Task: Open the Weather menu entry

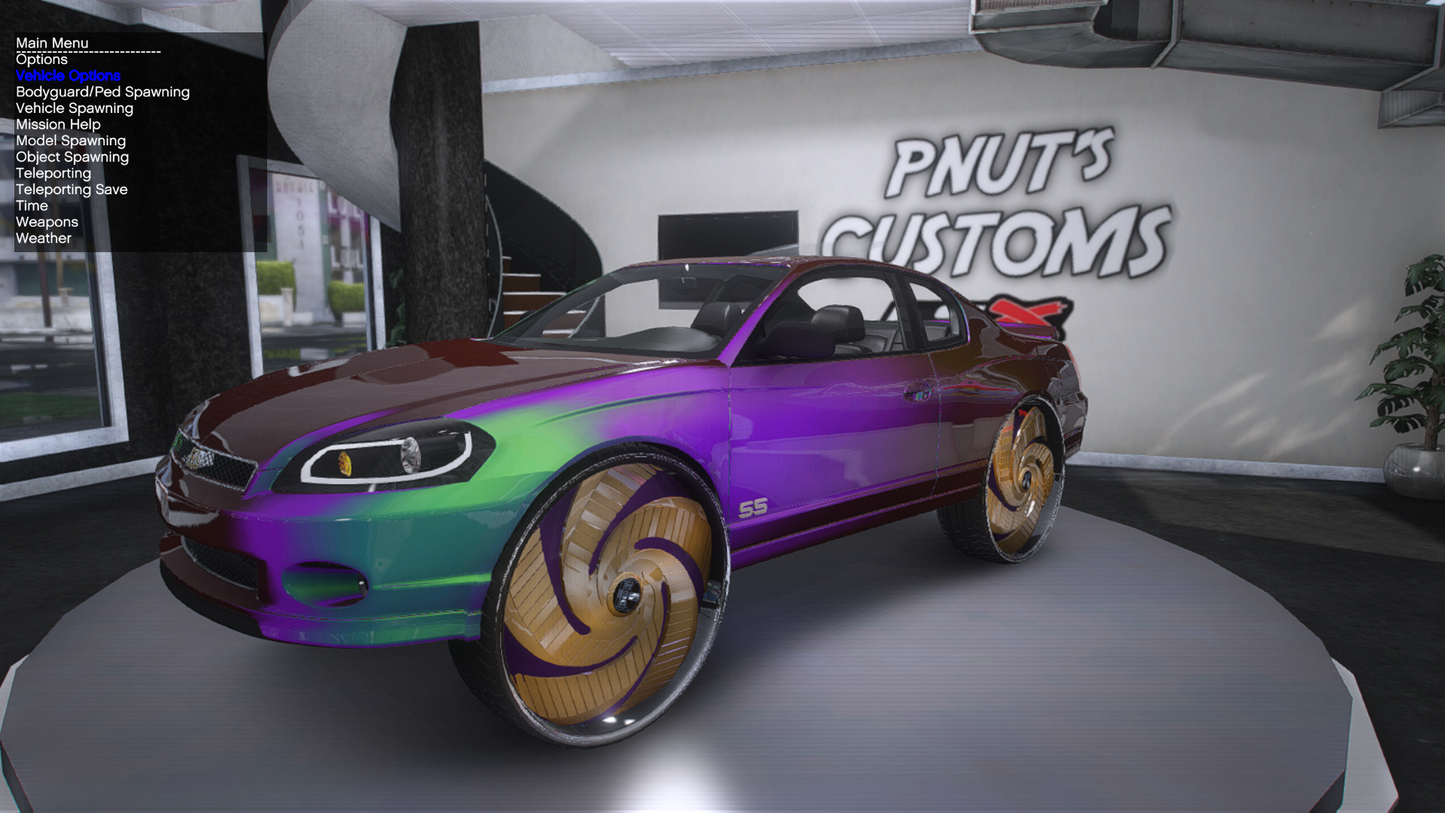Action: [x=43, y=238]
